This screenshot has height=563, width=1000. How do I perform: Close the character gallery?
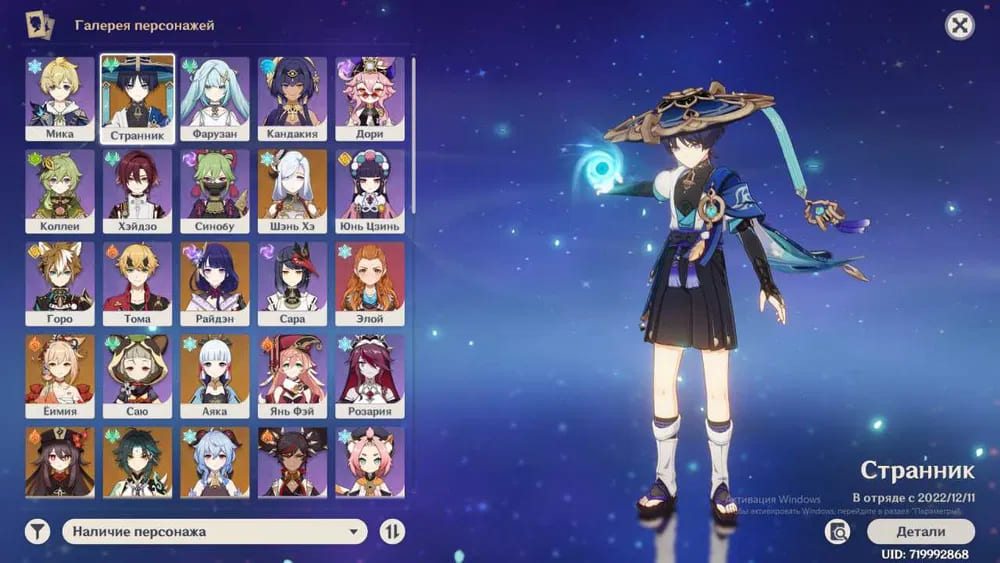point(960,25)
